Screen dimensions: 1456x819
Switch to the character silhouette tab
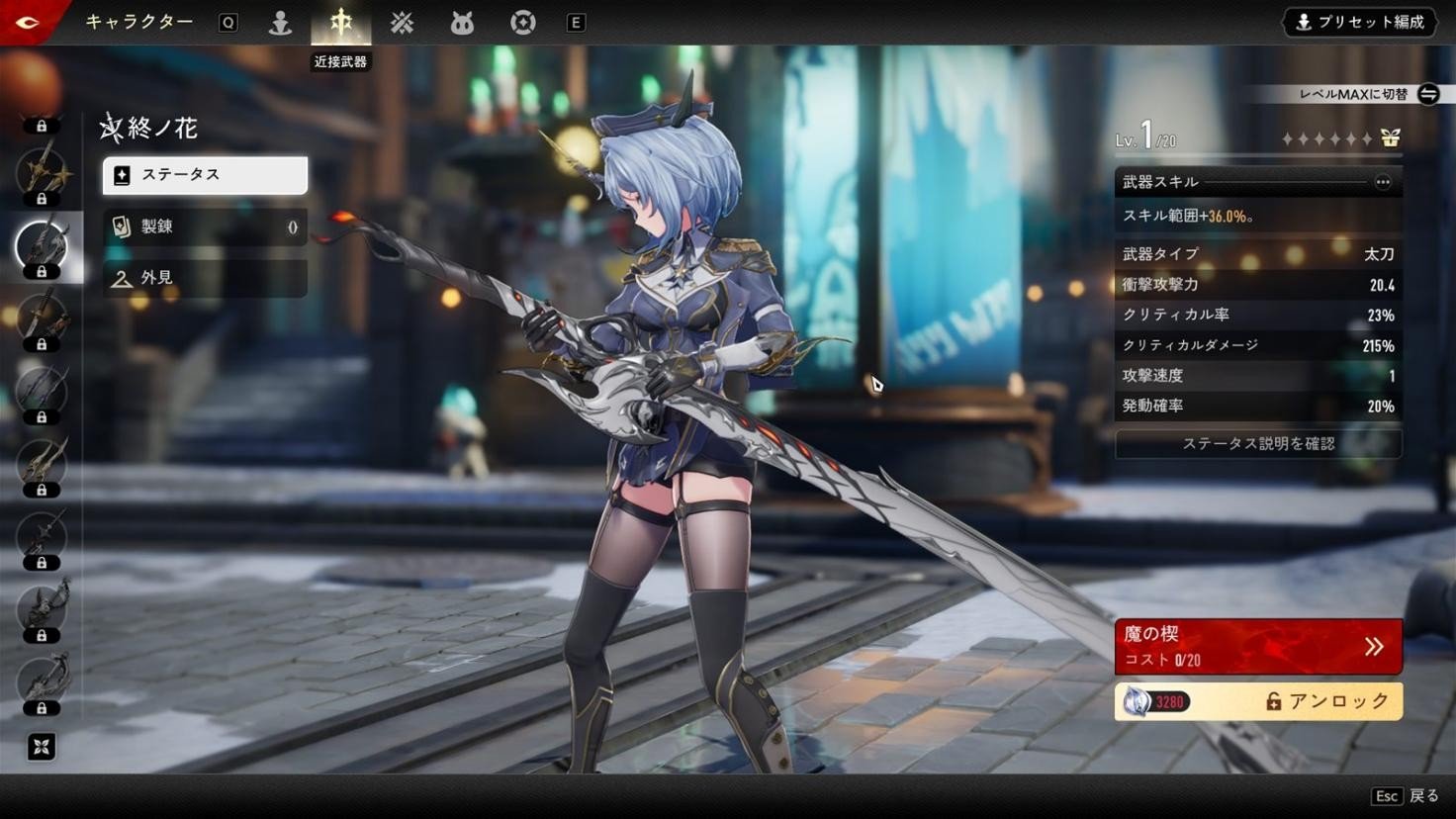click(280, 22)
